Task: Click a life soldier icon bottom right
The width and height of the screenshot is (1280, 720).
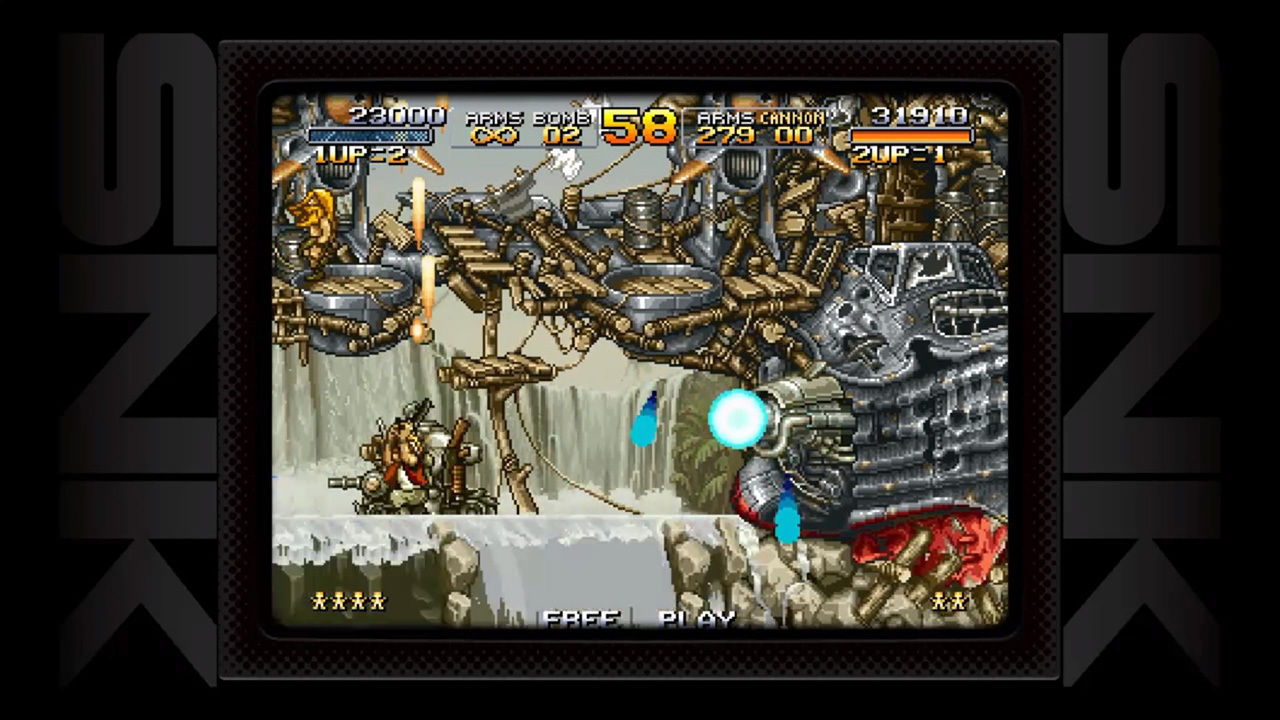Action: pos(948,601)
